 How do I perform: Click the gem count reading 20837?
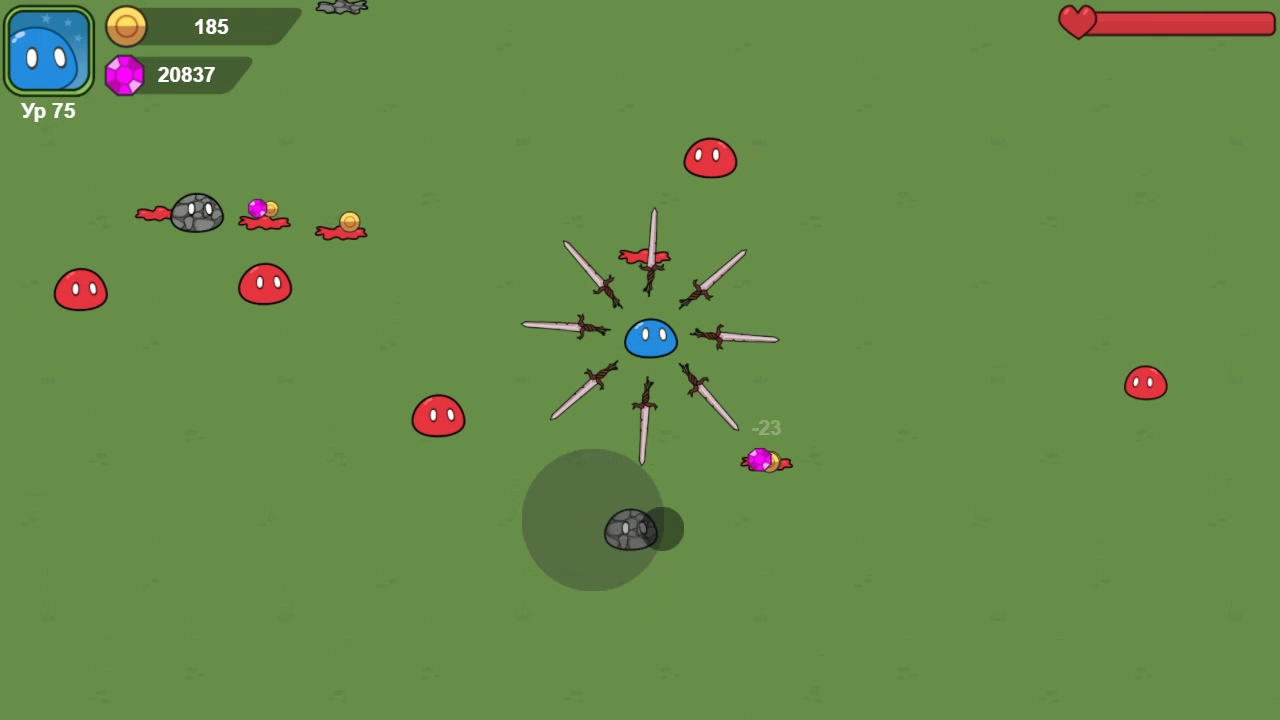(186, 74)
